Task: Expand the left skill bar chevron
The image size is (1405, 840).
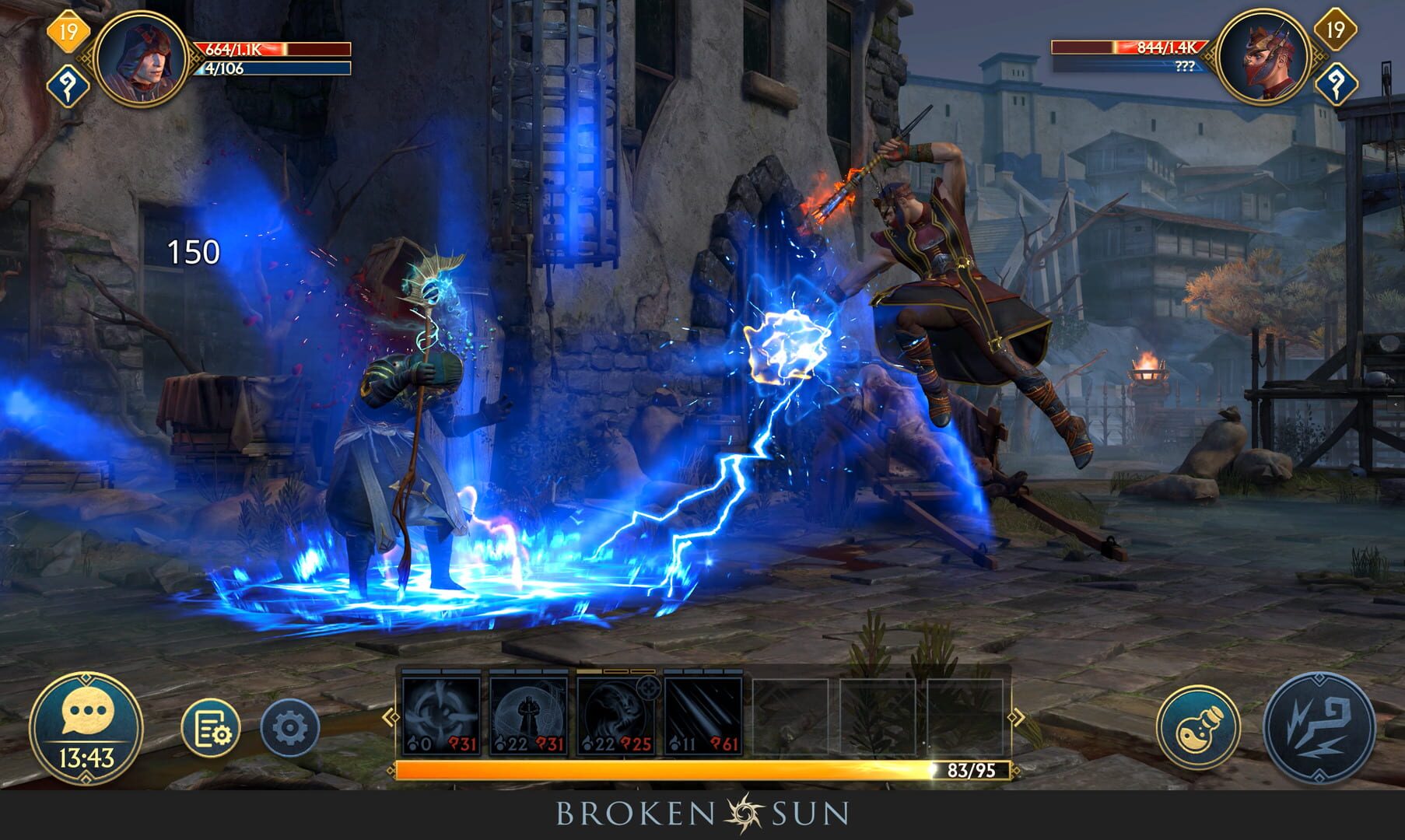Action: 389,716
